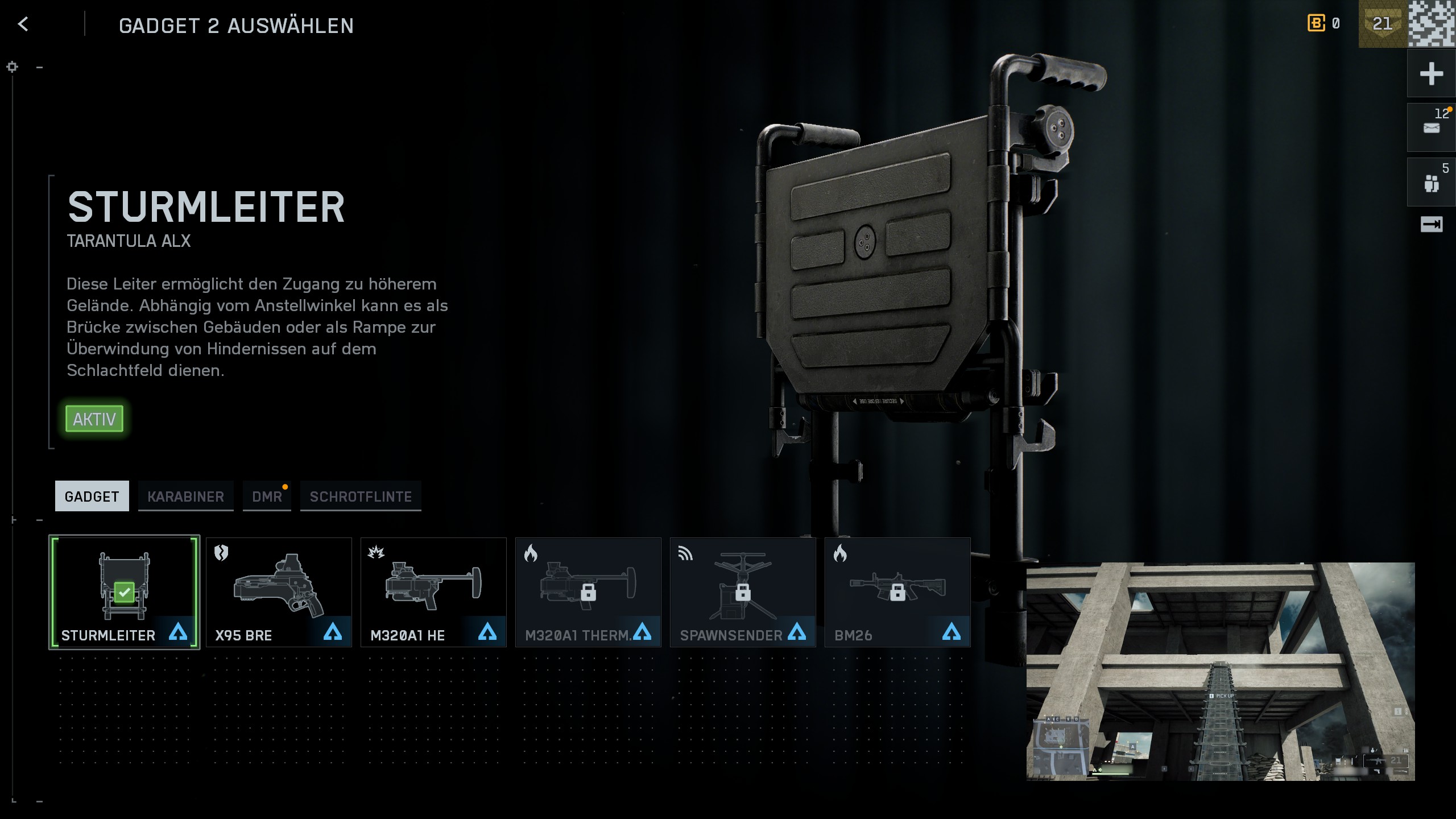Open the SCHROTFLINTE category
This screenshot has height=819, width=1456.
(x=360, y=496)
